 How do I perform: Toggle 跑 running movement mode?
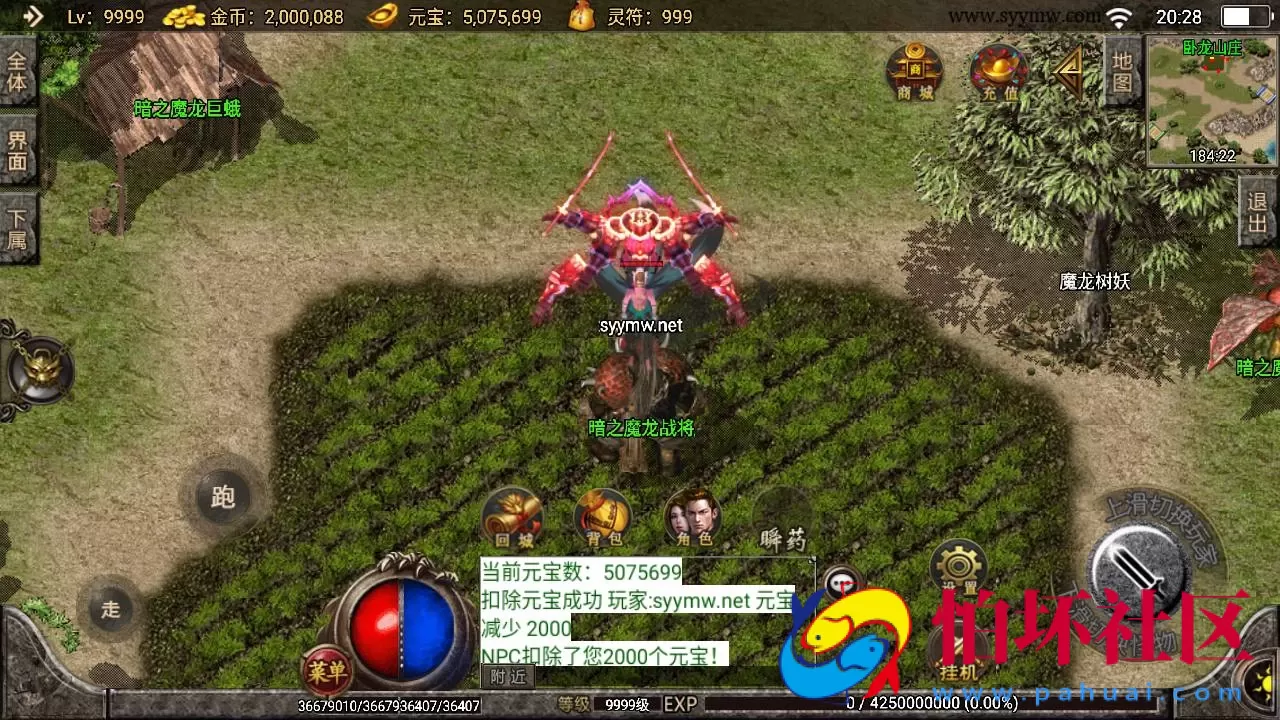point(222,497)
